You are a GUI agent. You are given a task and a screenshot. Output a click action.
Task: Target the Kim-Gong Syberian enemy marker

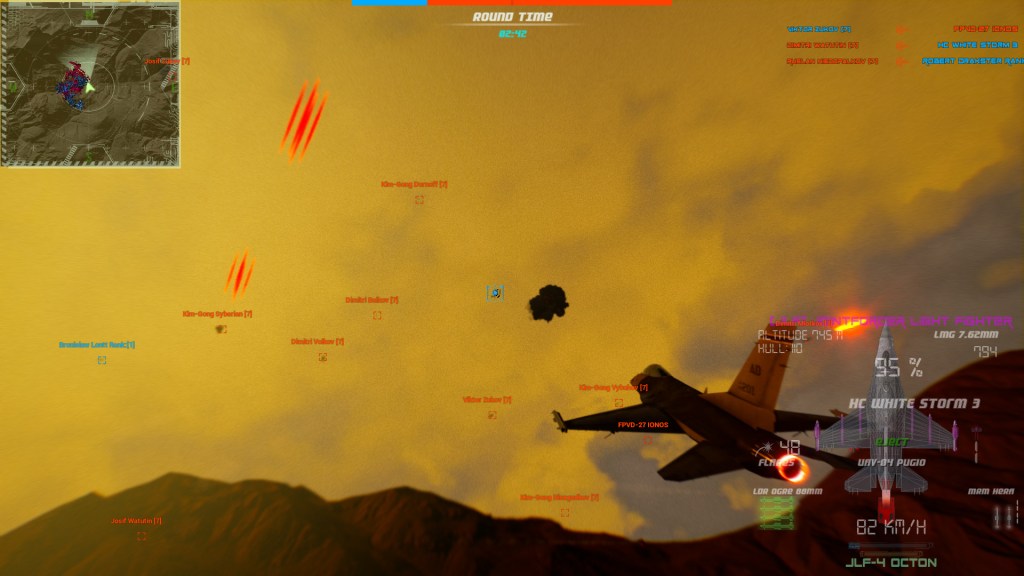point(220,328)
